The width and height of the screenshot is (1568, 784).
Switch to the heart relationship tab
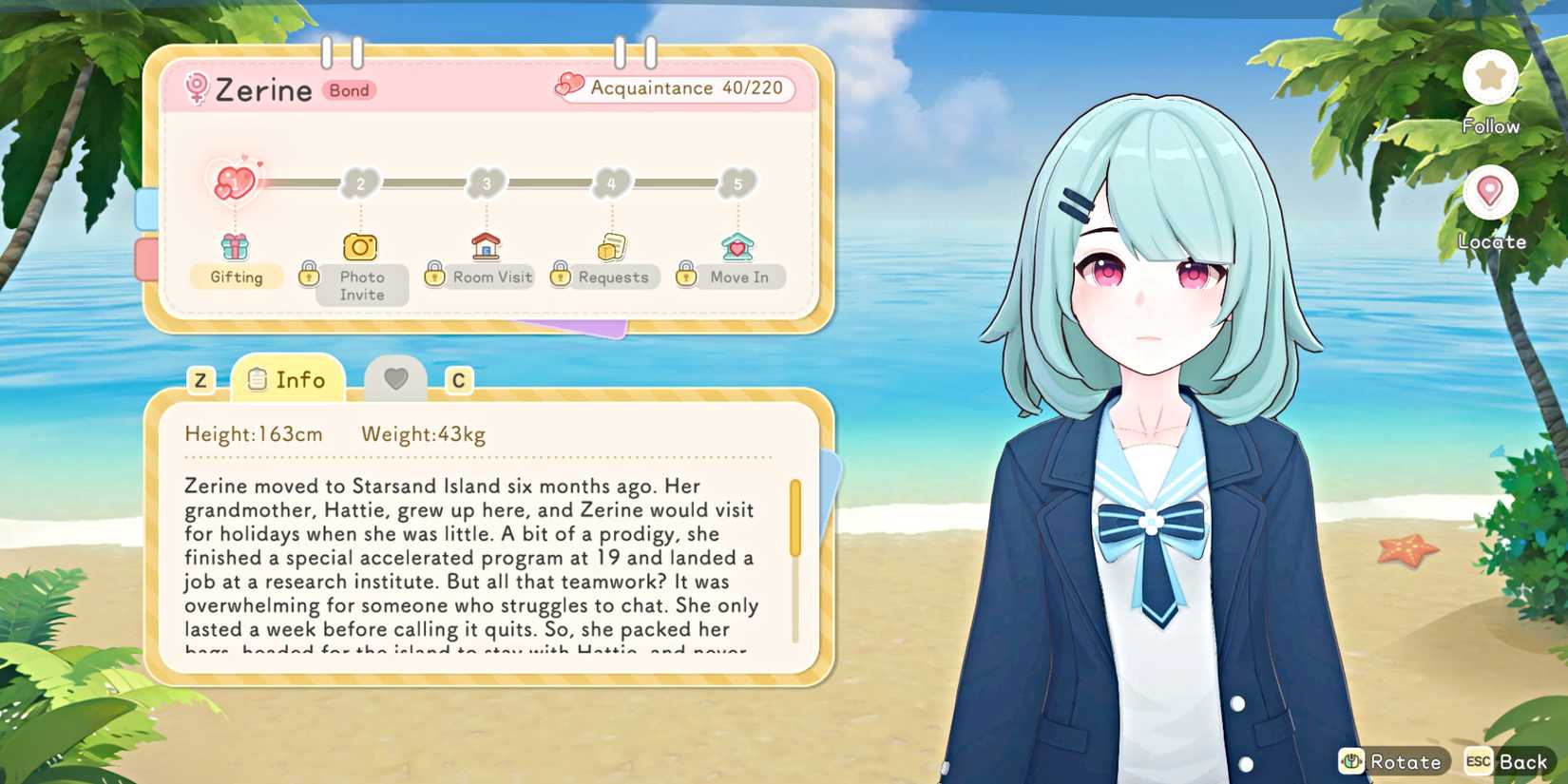pos(396,378)
